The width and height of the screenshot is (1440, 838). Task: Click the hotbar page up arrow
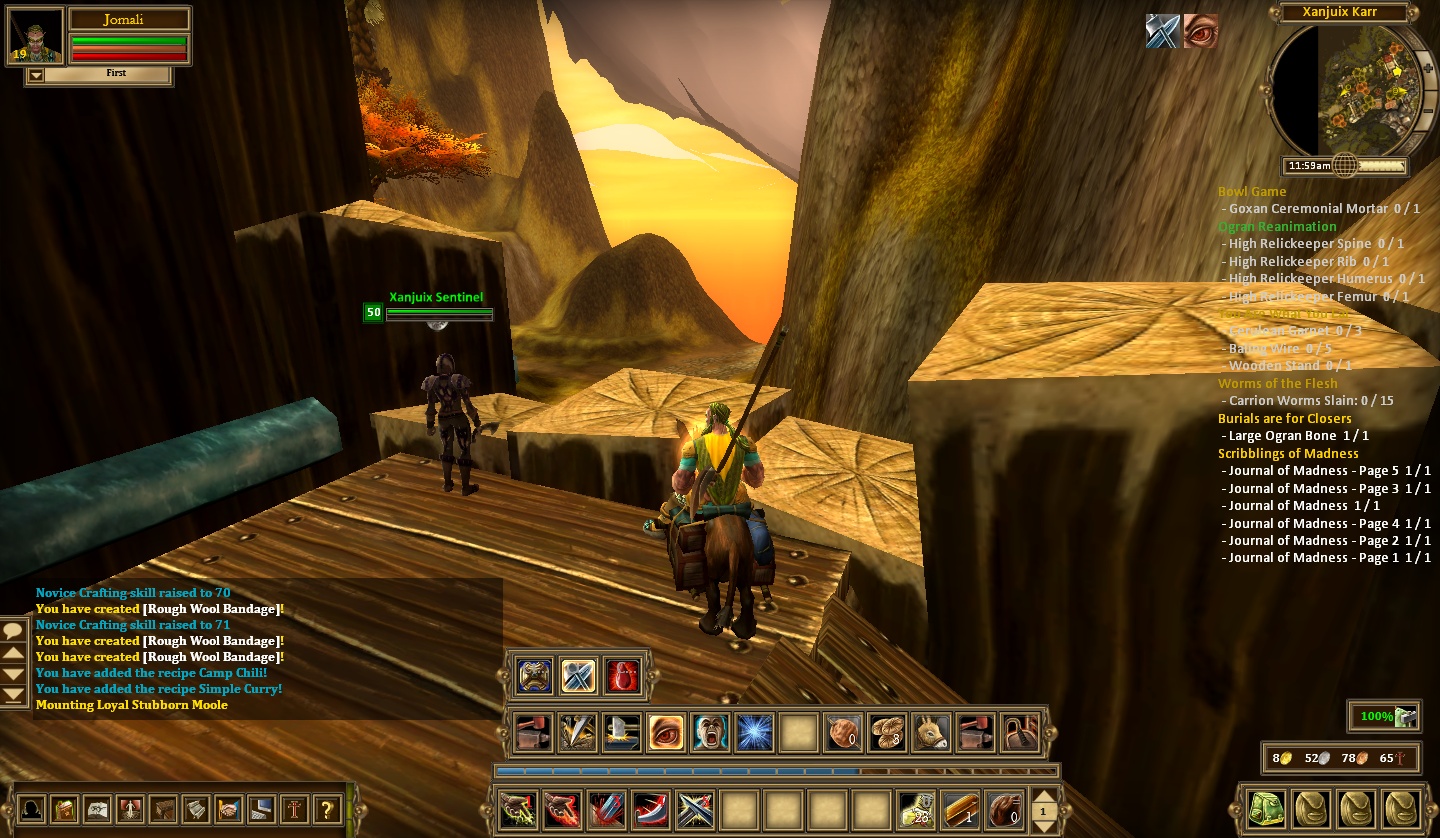[x=1043, y=798]
